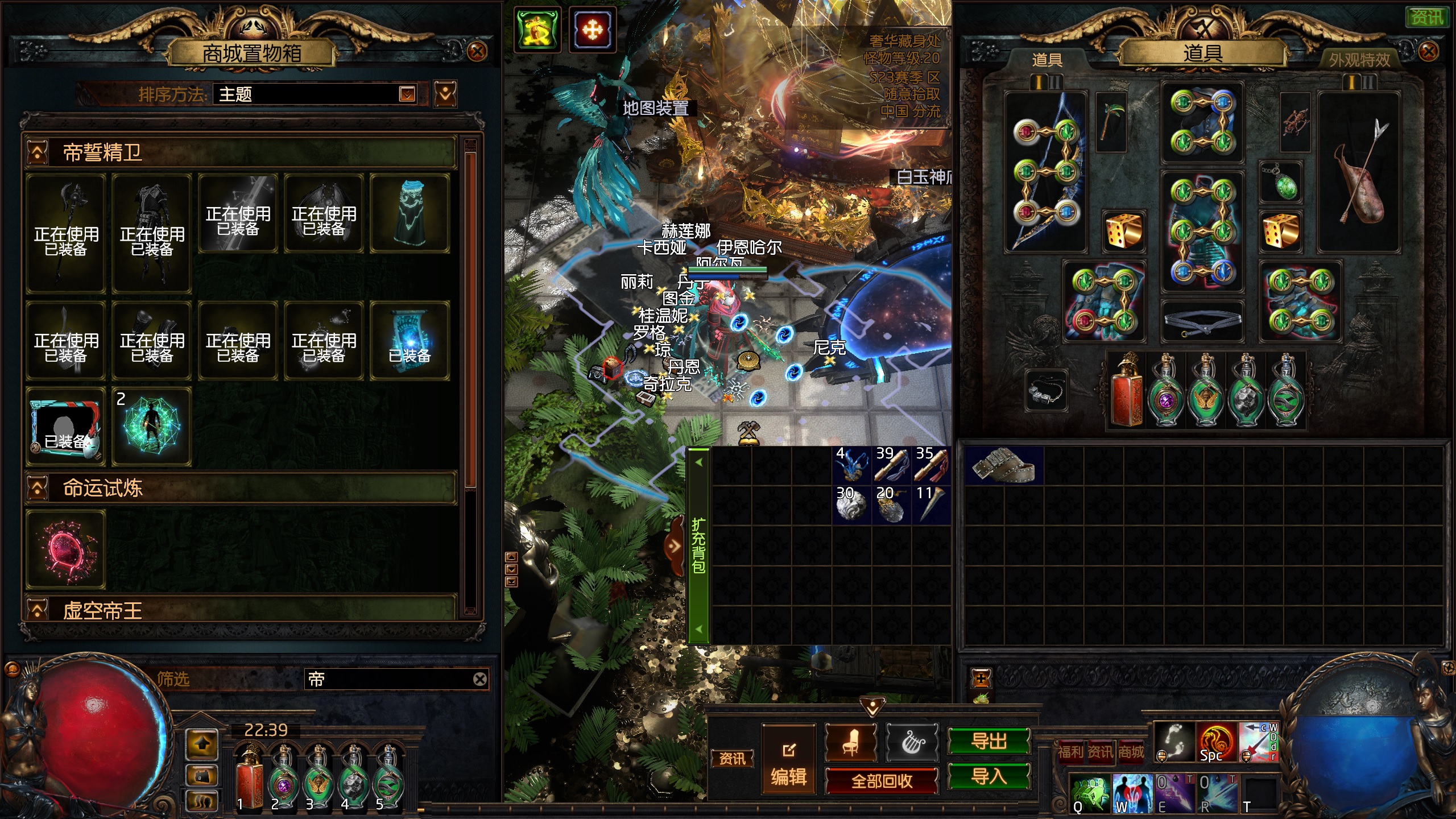Click the 导入 import button
Image resolution: width=1456 pixels, height=819 pixels.
point(988,776)
